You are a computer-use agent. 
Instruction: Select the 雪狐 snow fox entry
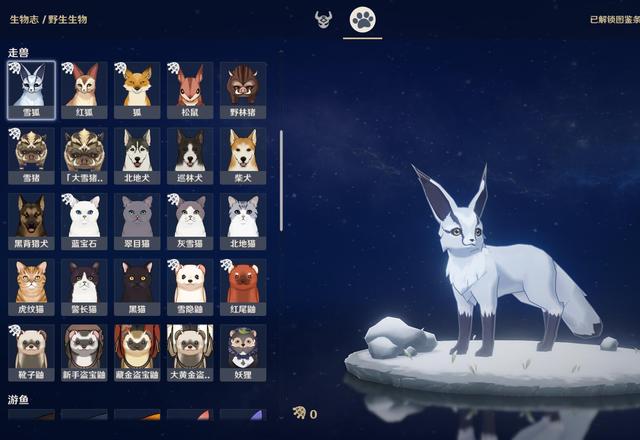point(31,87)
